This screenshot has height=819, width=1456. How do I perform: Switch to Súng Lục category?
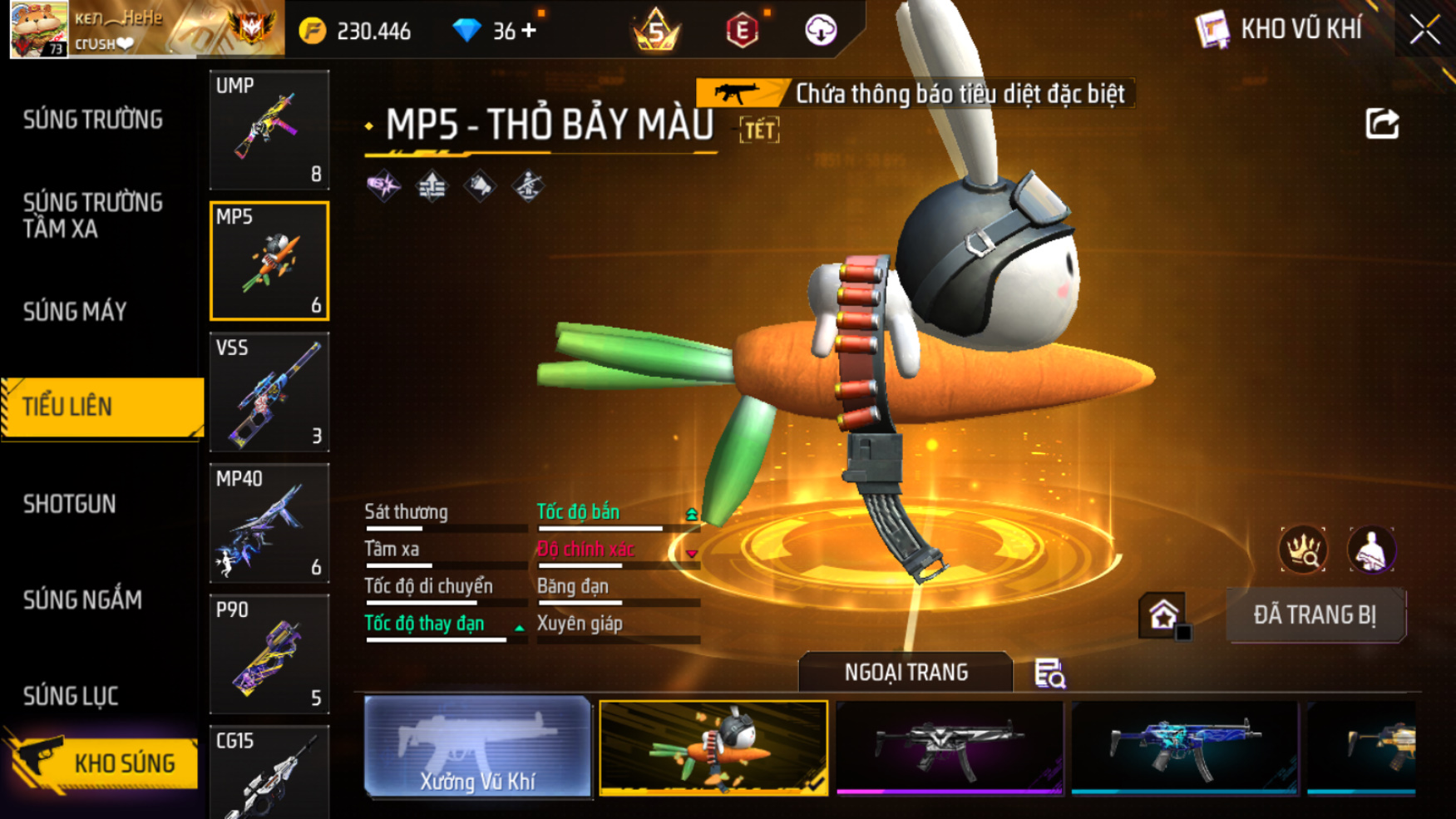71,696
